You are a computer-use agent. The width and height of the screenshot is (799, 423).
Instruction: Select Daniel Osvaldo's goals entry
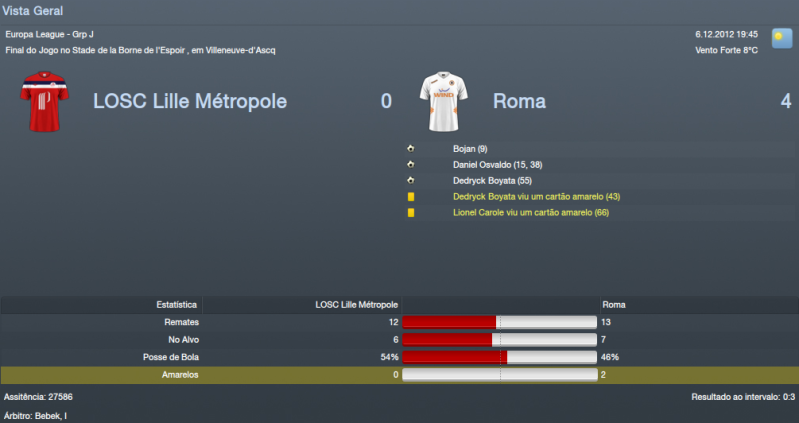[x=497, y=164]
